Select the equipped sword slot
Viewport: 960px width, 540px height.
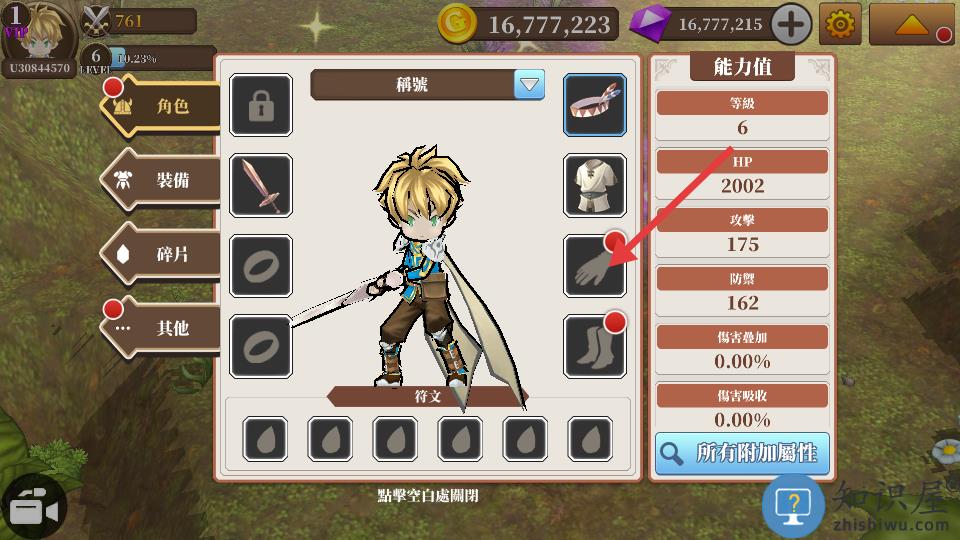tap(261, 185)
